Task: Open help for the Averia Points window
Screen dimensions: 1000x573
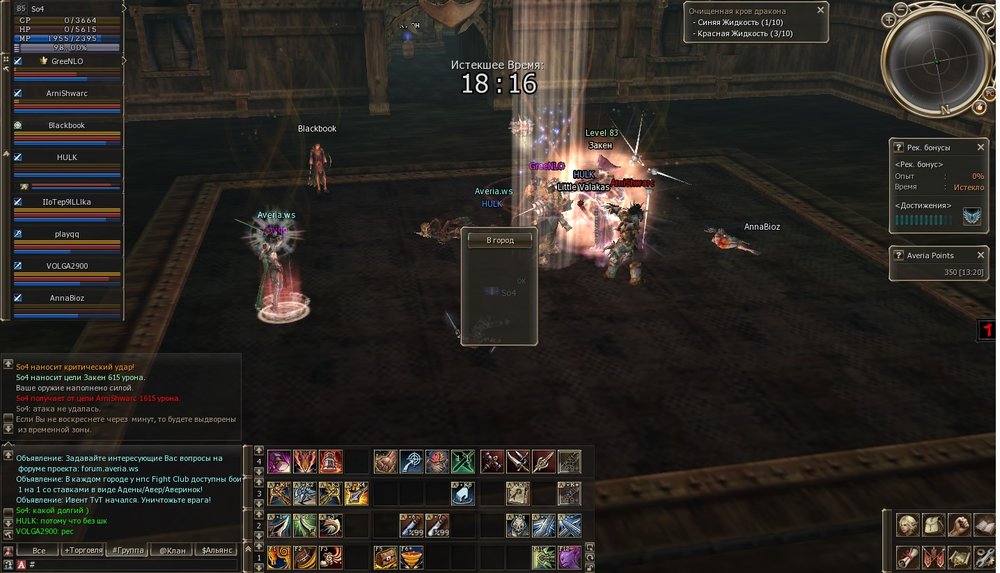Action: pyautogui.click(x=898, y=256)
